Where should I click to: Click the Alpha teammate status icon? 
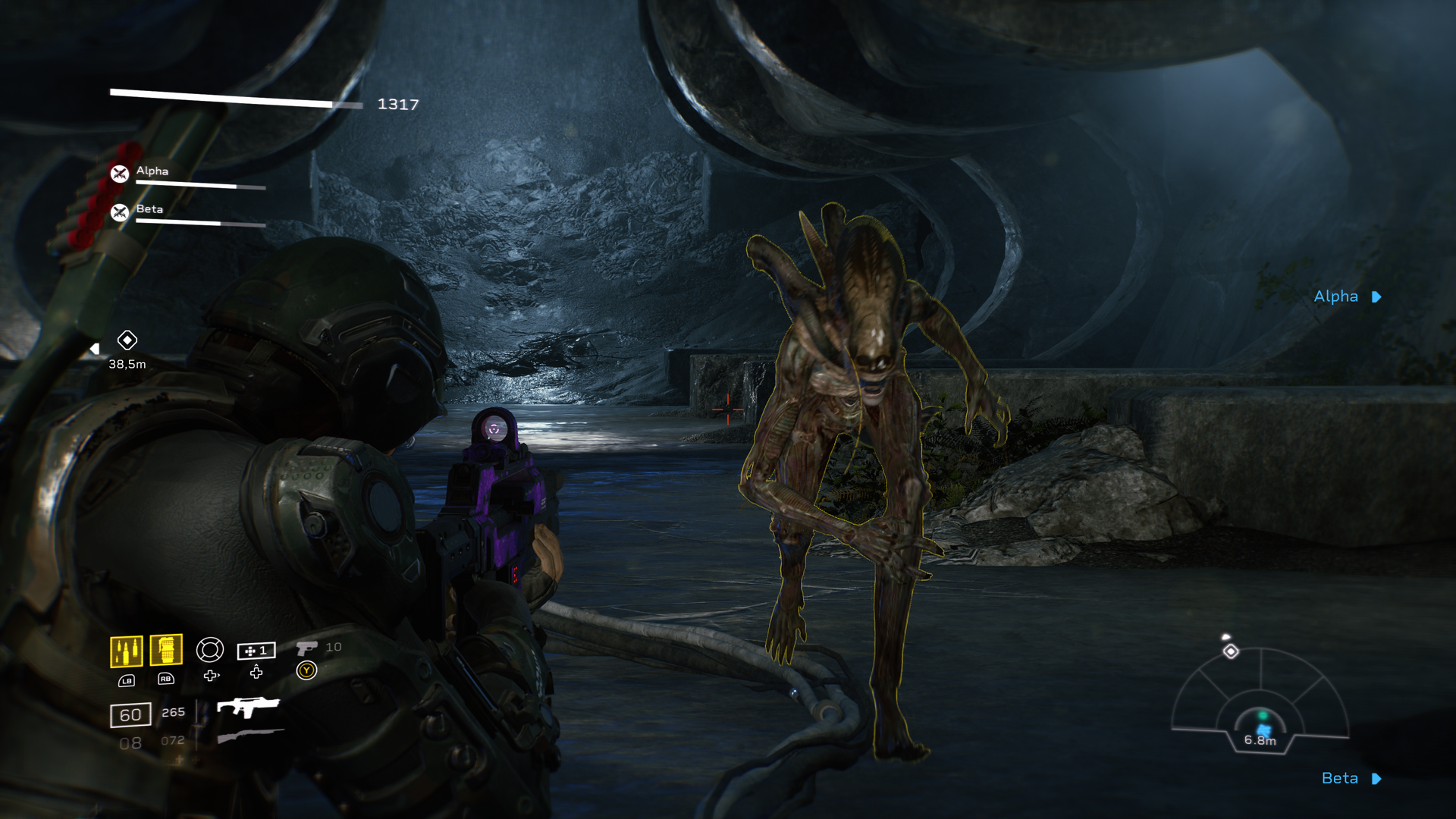120,174
